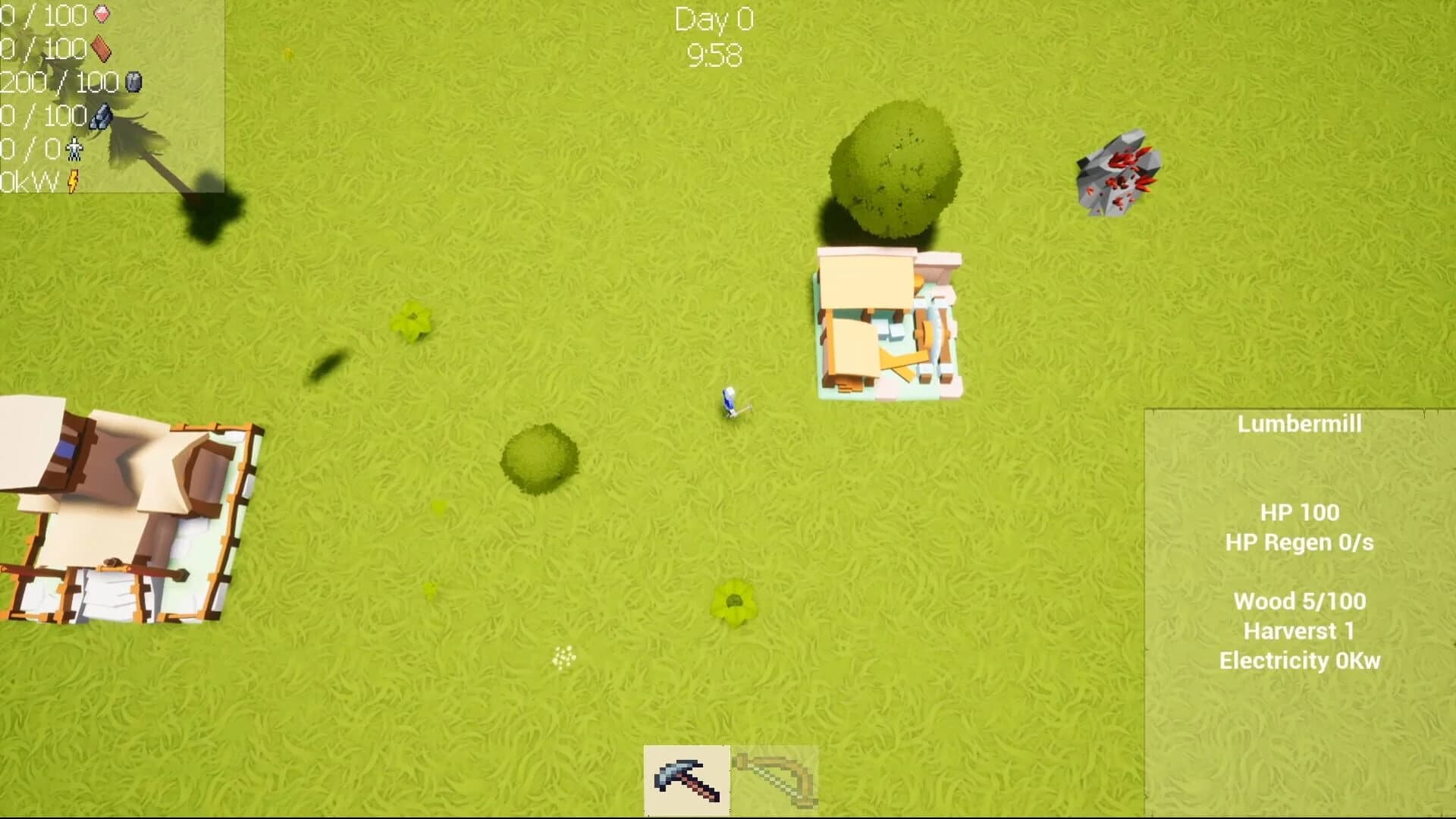
Task: Click the pink gem resource icon
Action: 102,13
